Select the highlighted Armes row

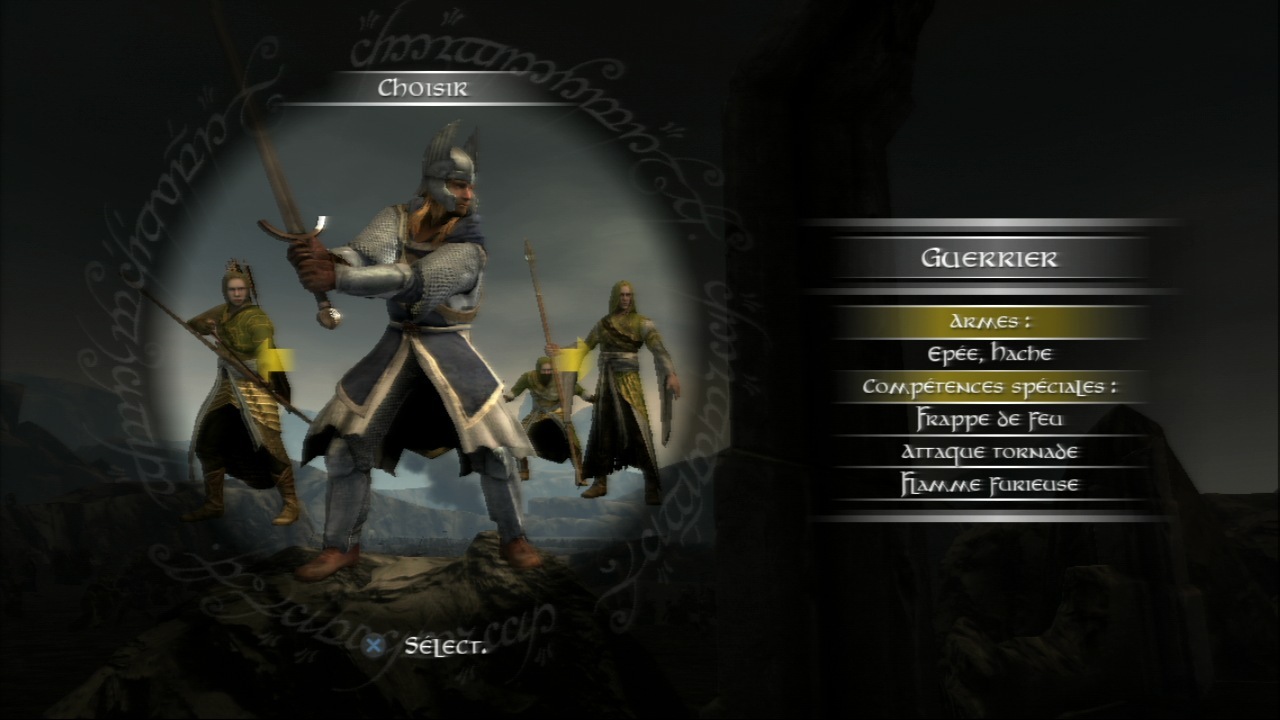point(988,322)
